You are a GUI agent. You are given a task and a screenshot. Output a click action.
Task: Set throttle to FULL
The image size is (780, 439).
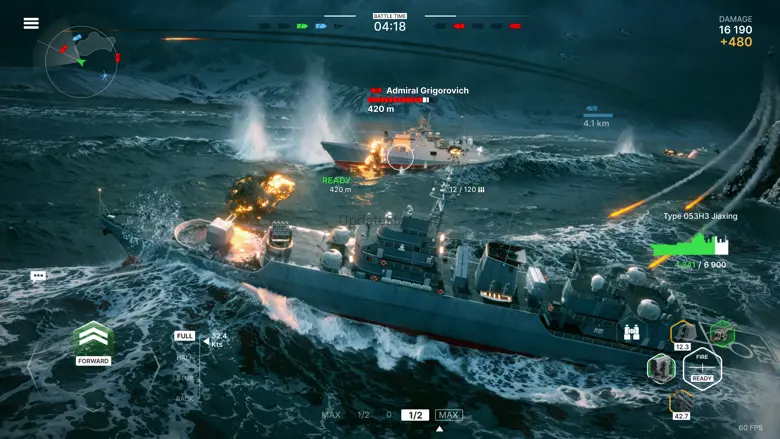(x=185, y=336)
